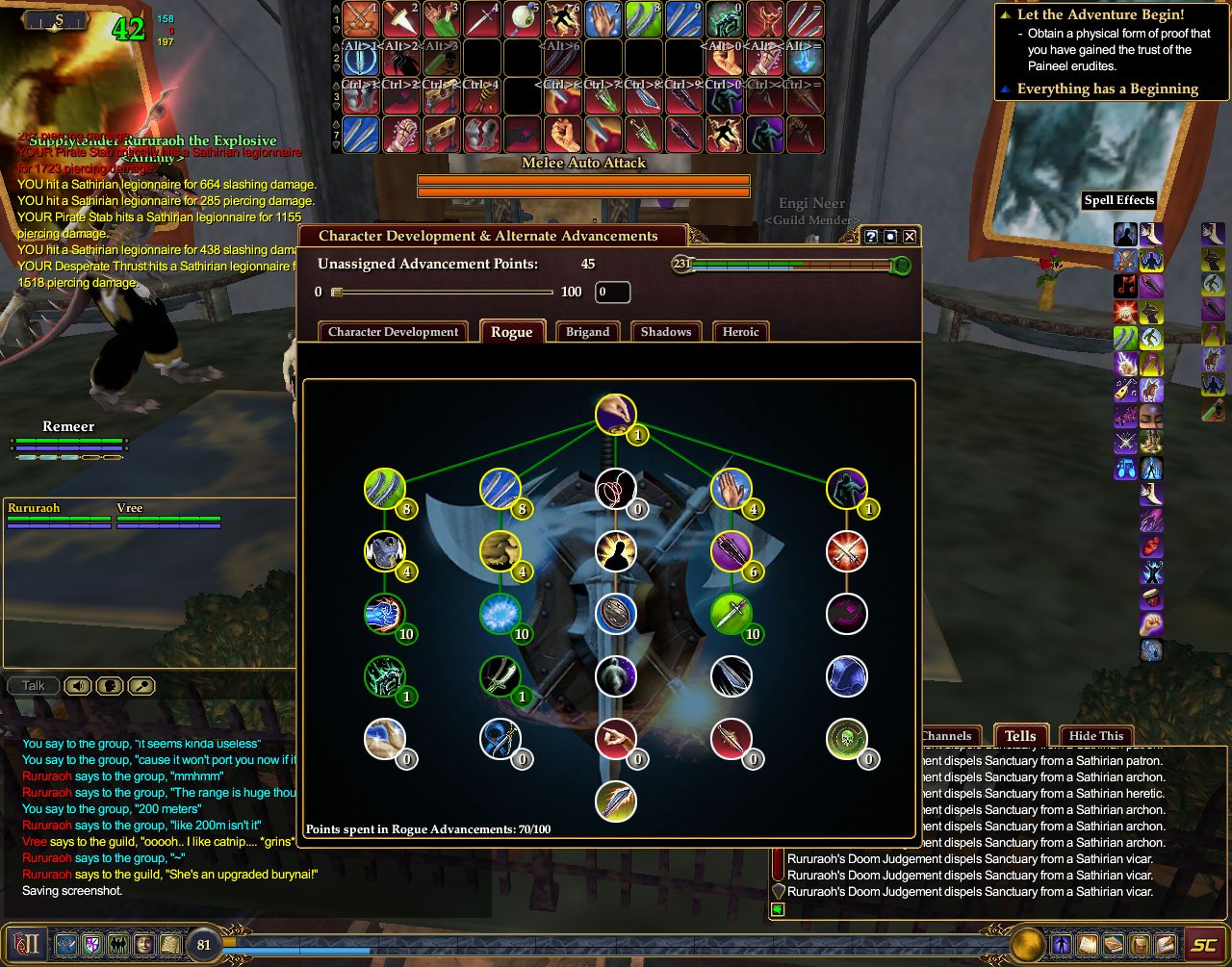Image resolution: width=1232 pixels, height=967 pixels.
Task: Open the SC marketplace button
Action: [1203, 945]
